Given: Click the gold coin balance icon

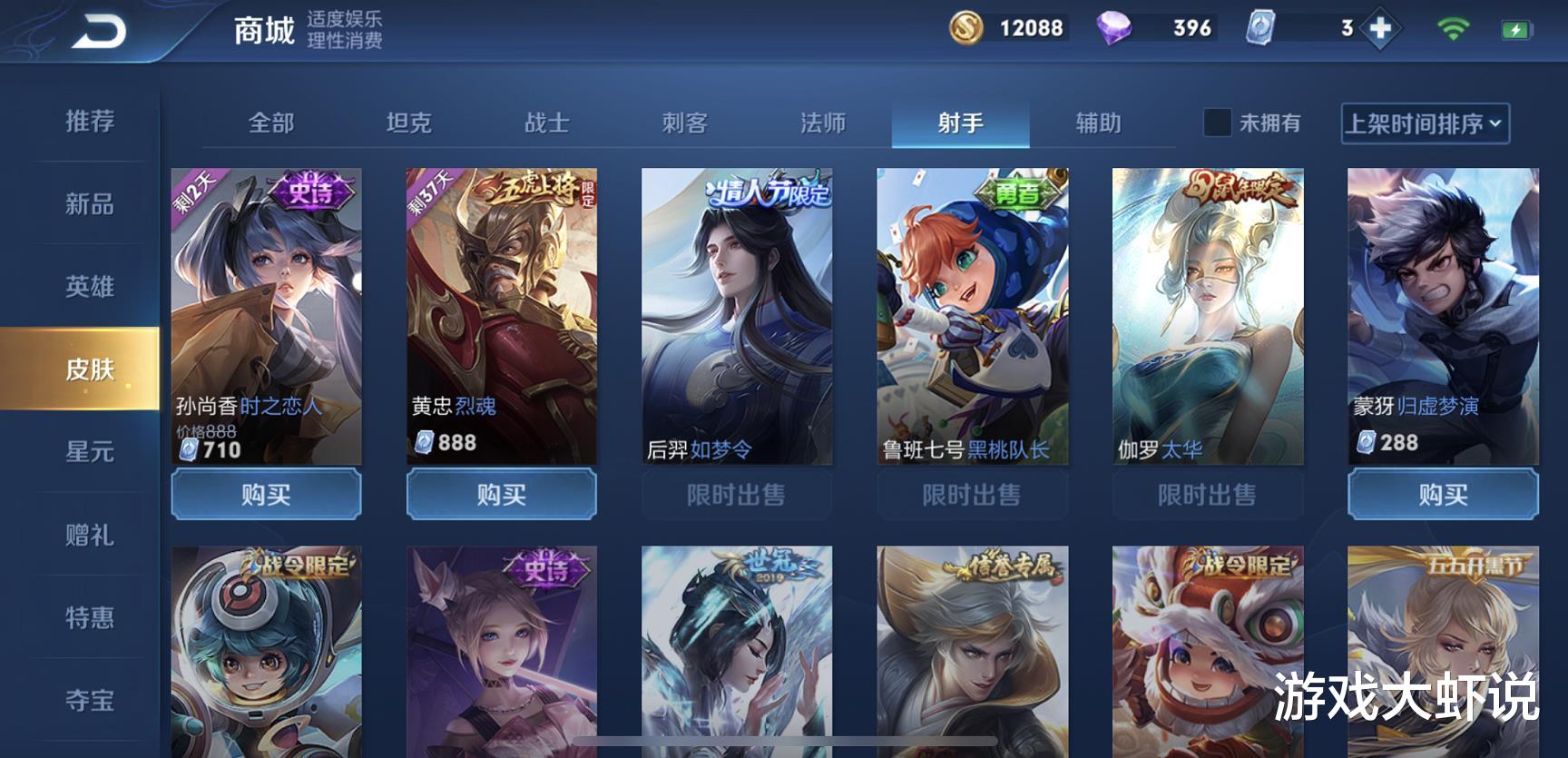Looking at the screenshot, I should [x=965, y=28].
